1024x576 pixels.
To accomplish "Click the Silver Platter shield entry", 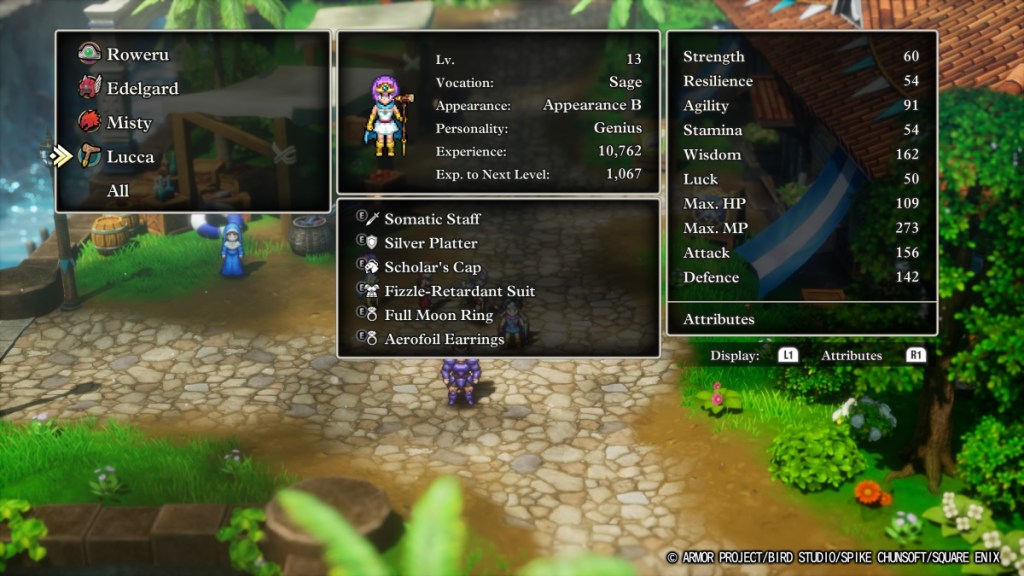I will pyautogui.click(x=430, y=243).
